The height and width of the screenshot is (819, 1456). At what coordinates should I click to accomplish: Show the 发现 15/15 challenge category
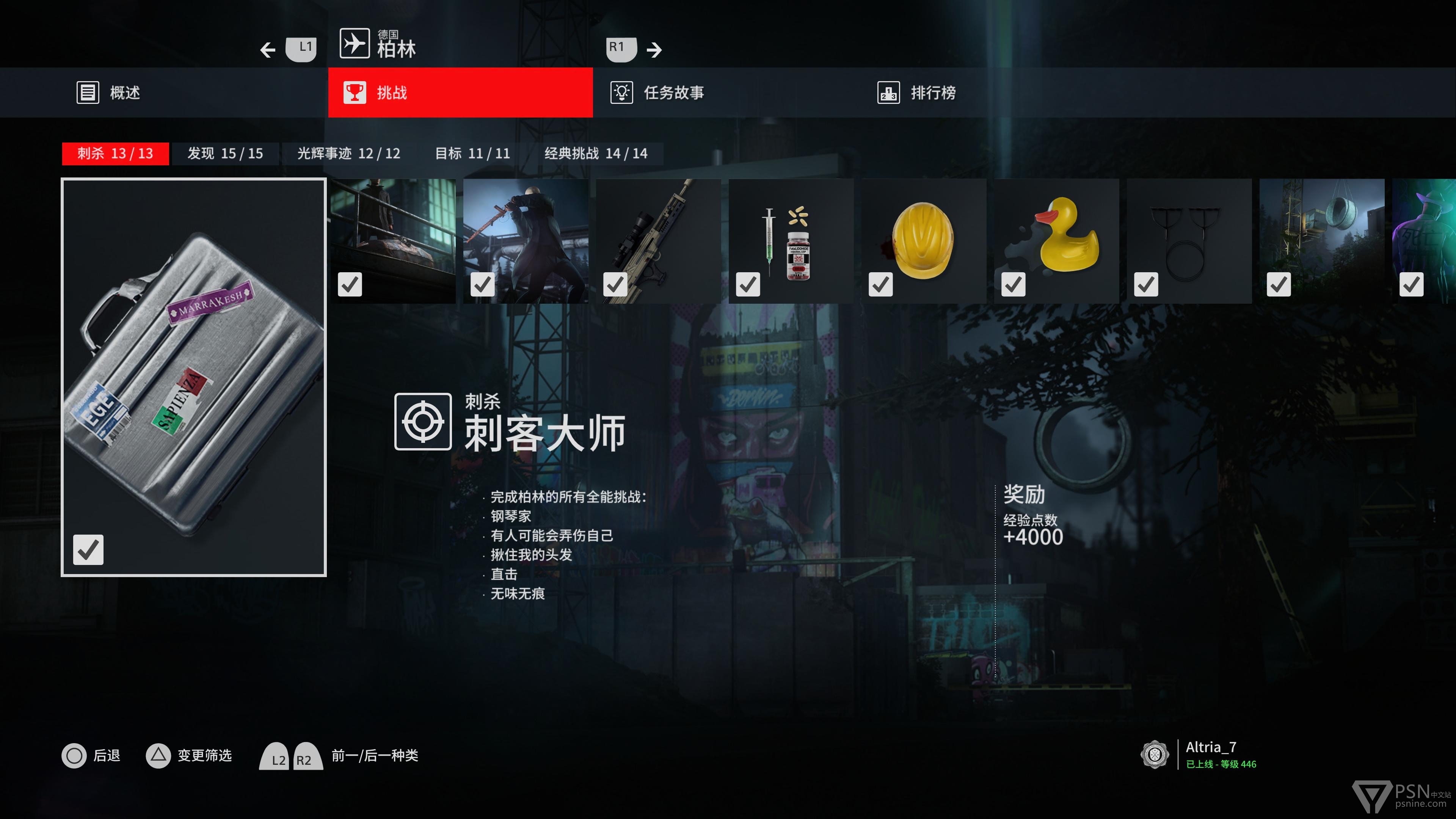[225, 154]
